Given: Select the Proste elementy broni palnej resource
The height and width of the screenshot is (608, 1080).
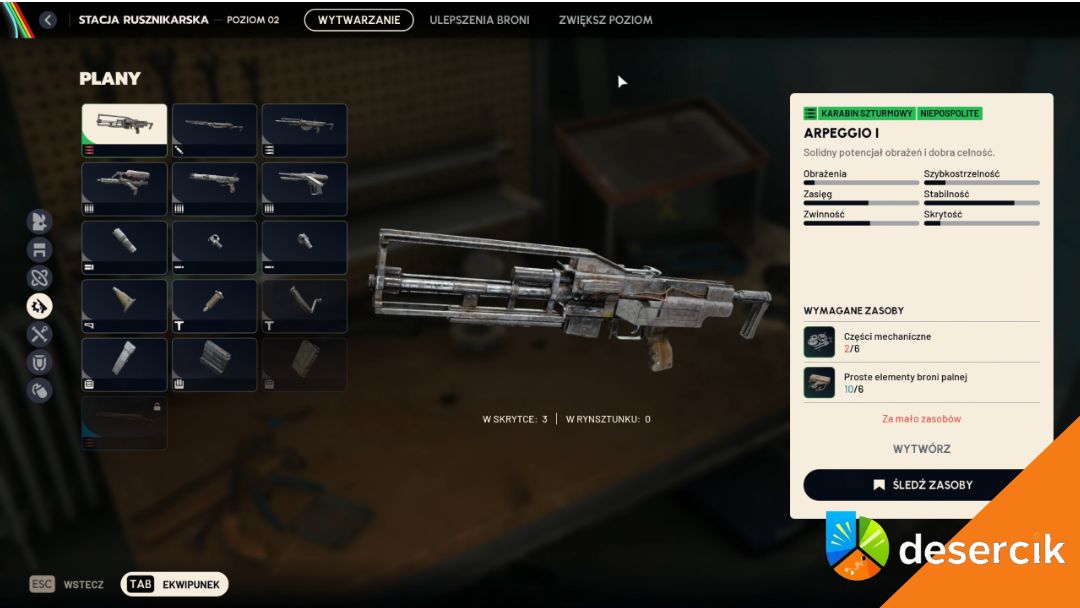Looking at the screenshot, I should click(921, 382).
